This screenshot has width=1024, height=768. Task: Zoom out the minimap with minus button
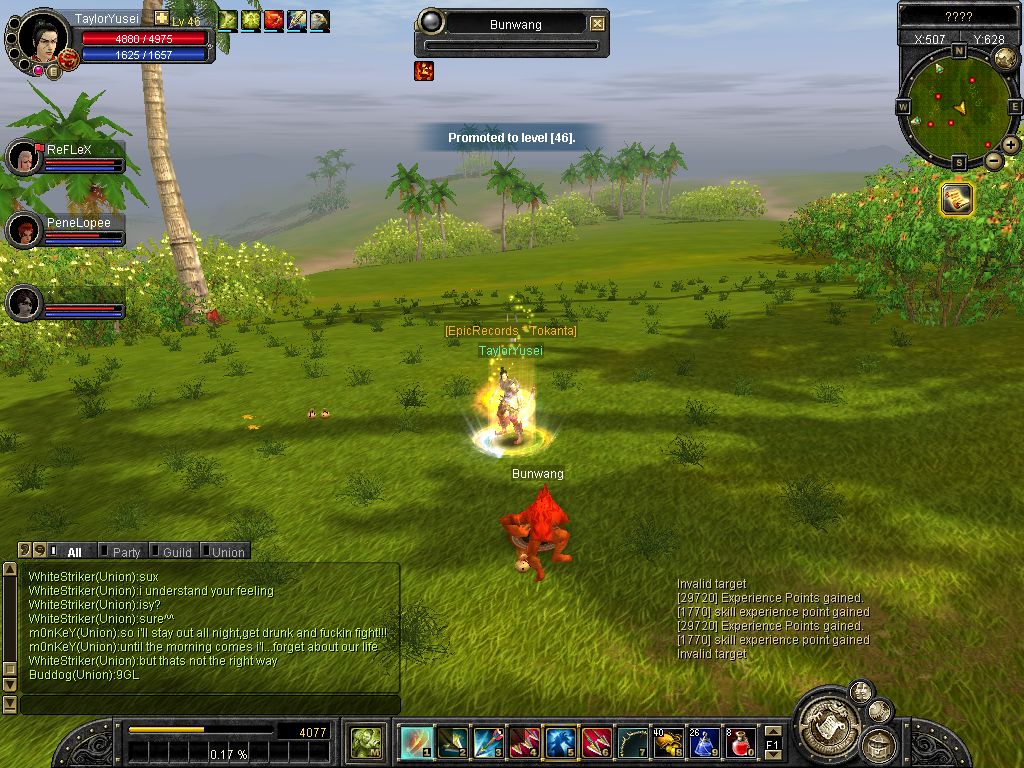pyautogui.click(x=994, y=160)
